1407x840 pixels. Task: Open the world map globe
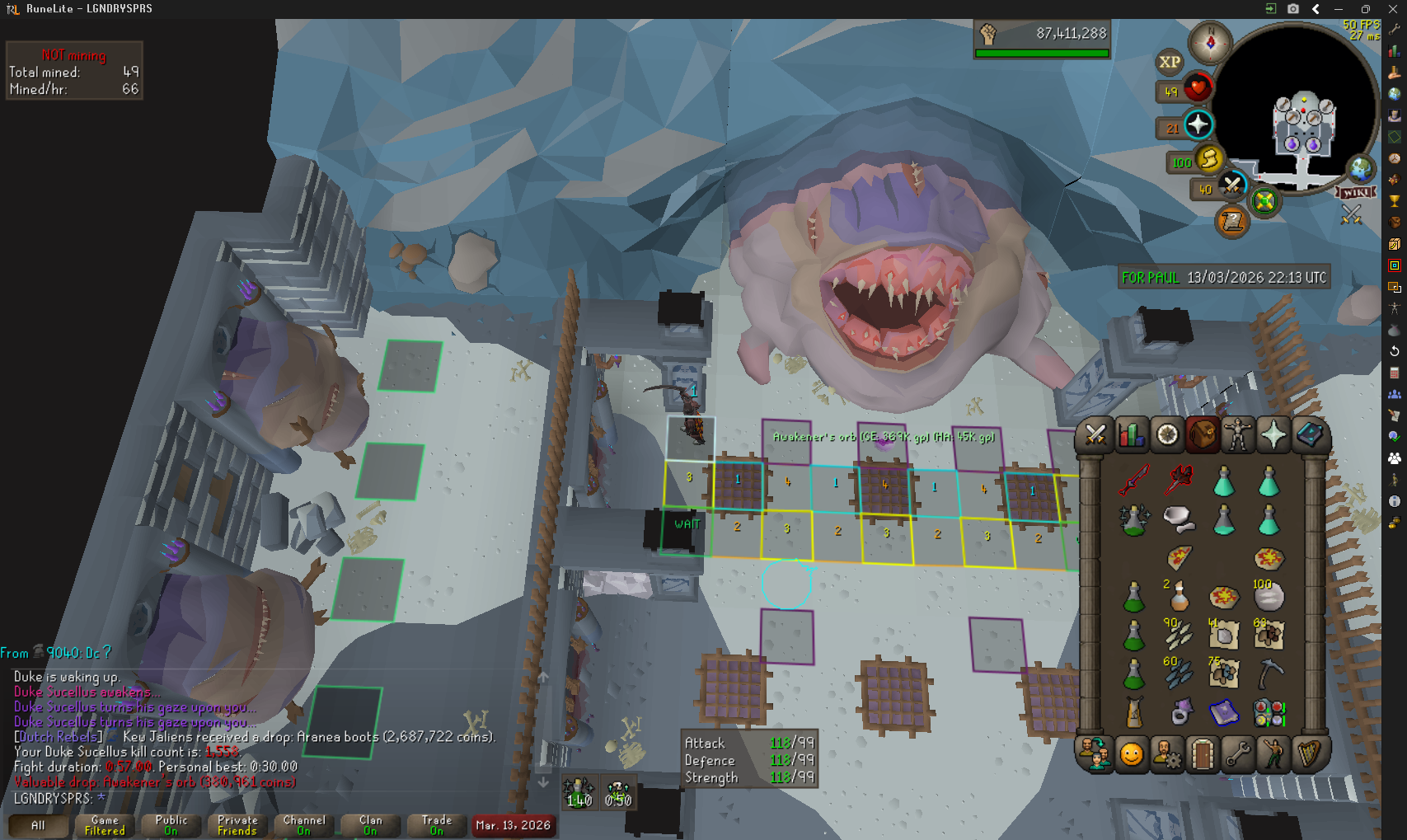1361,169
